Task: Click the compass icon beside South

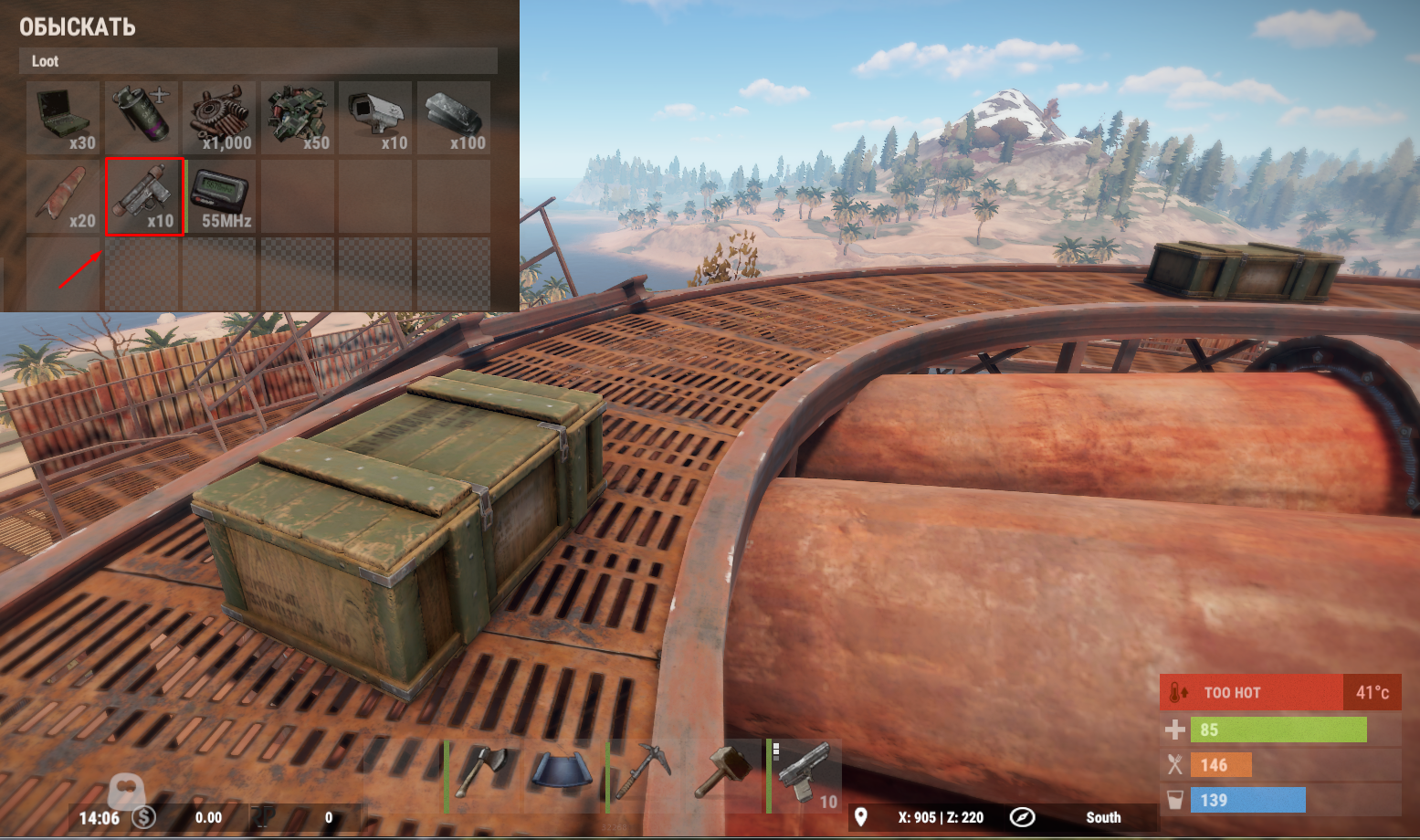Action: click(x=1022, y=817)
